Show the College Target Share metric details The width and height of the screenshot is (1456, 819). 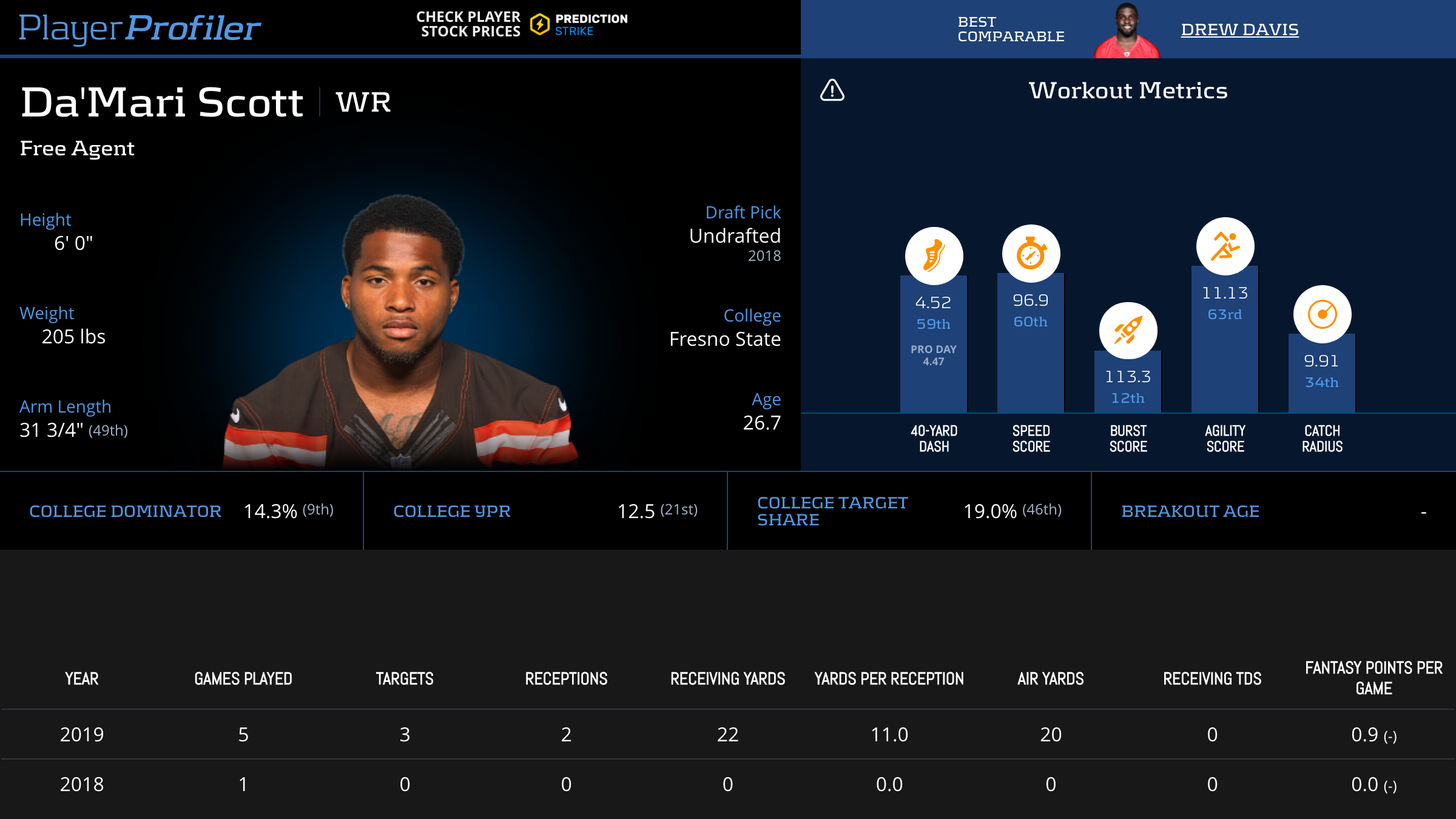(832, 511)
